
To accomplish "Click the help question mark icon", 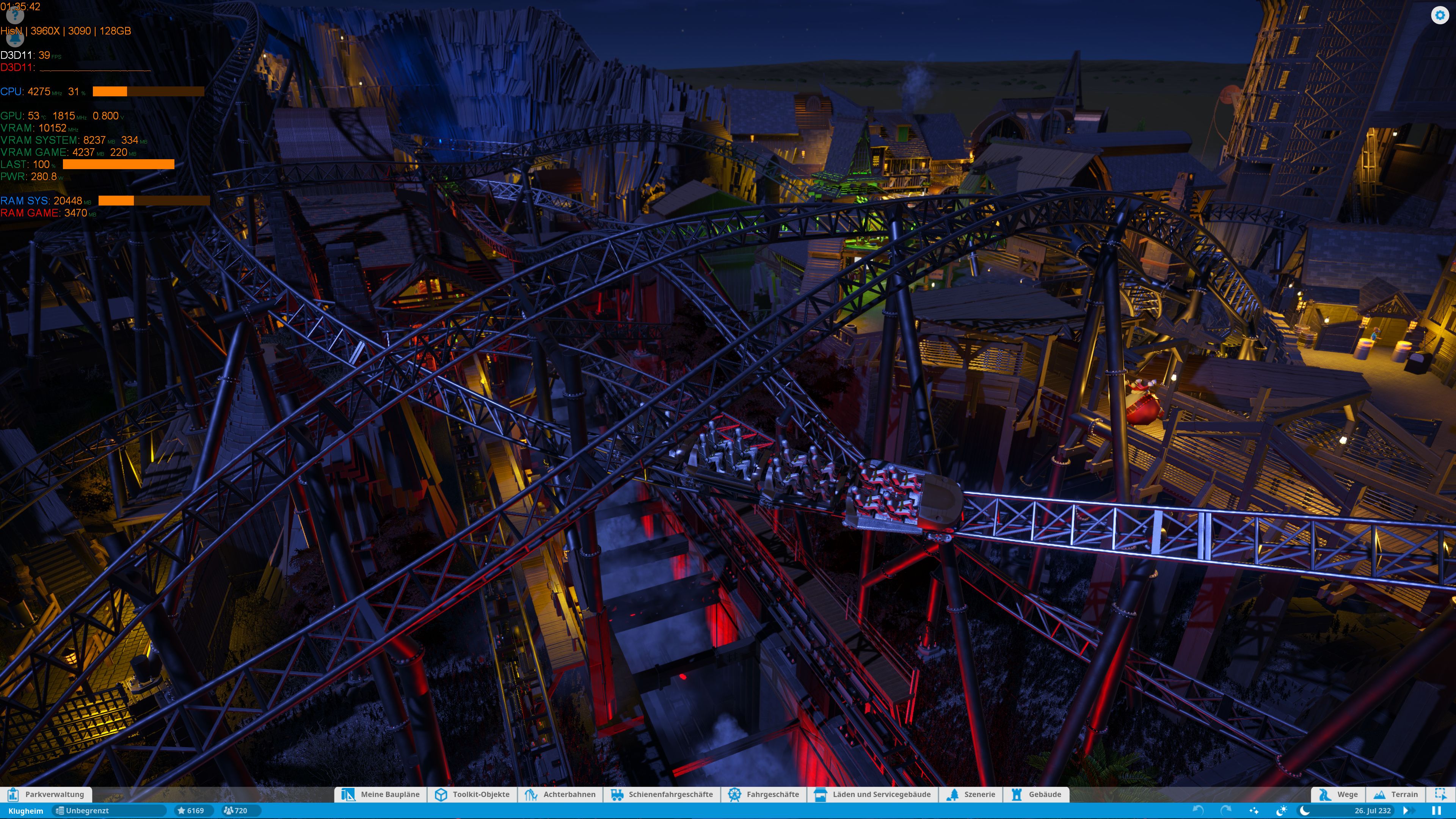I will click(15, 17).
